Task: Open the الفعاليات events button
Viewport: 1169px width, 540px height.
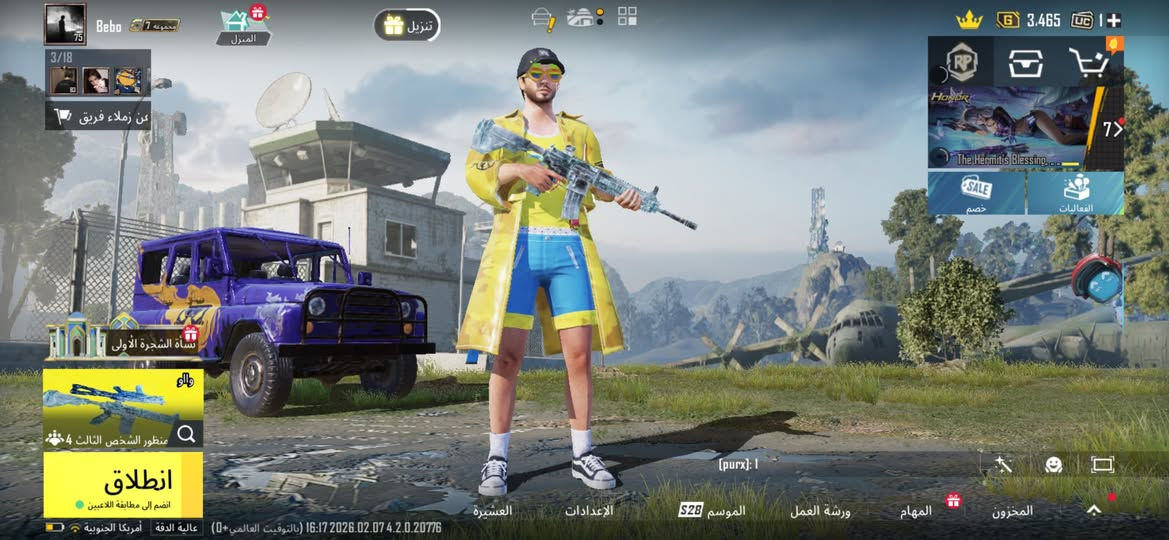Action: [1075, 193]
